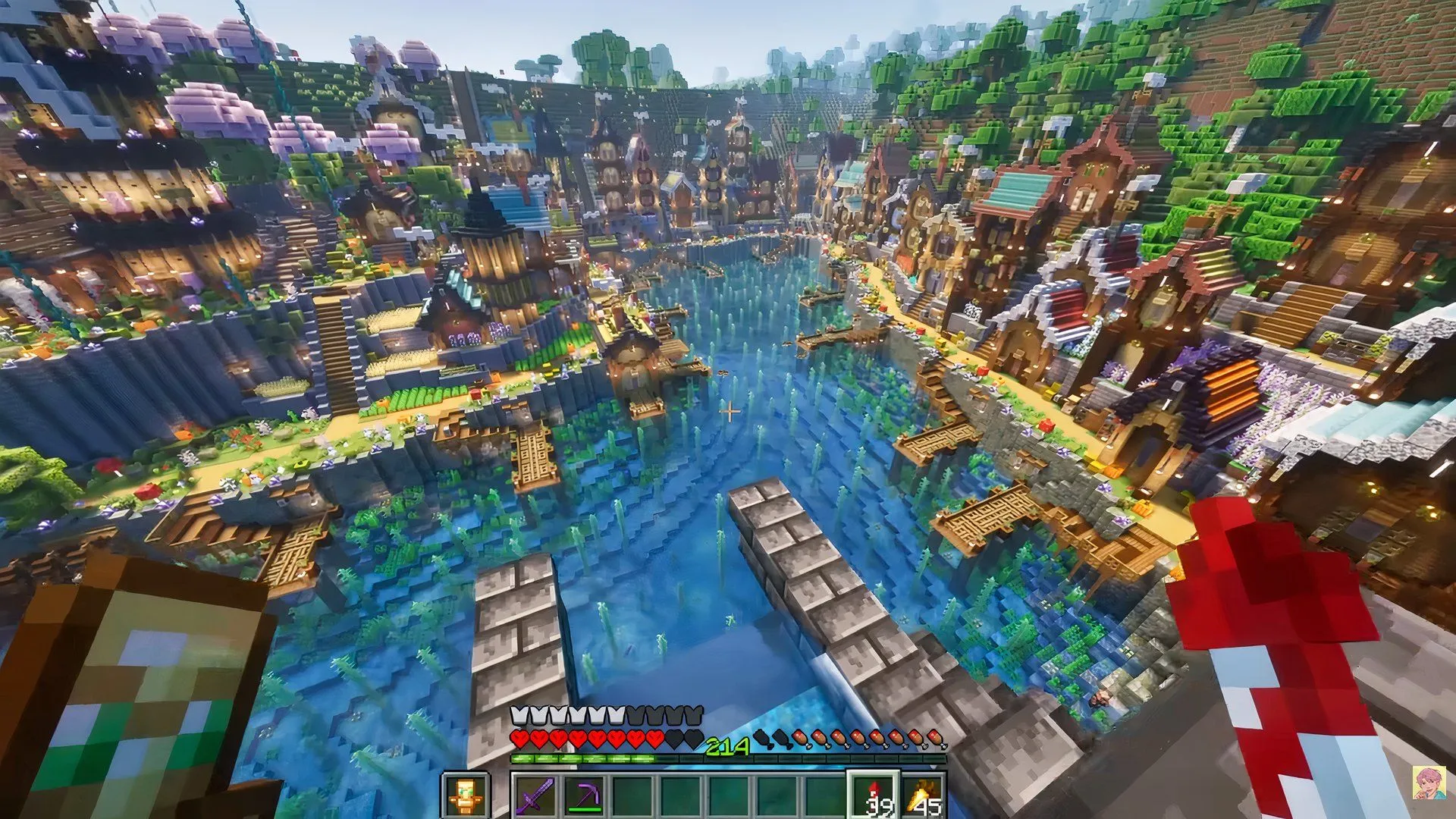Select the purple enchanted sword slot
1456x819 pixels.
[x=535, y=796]
